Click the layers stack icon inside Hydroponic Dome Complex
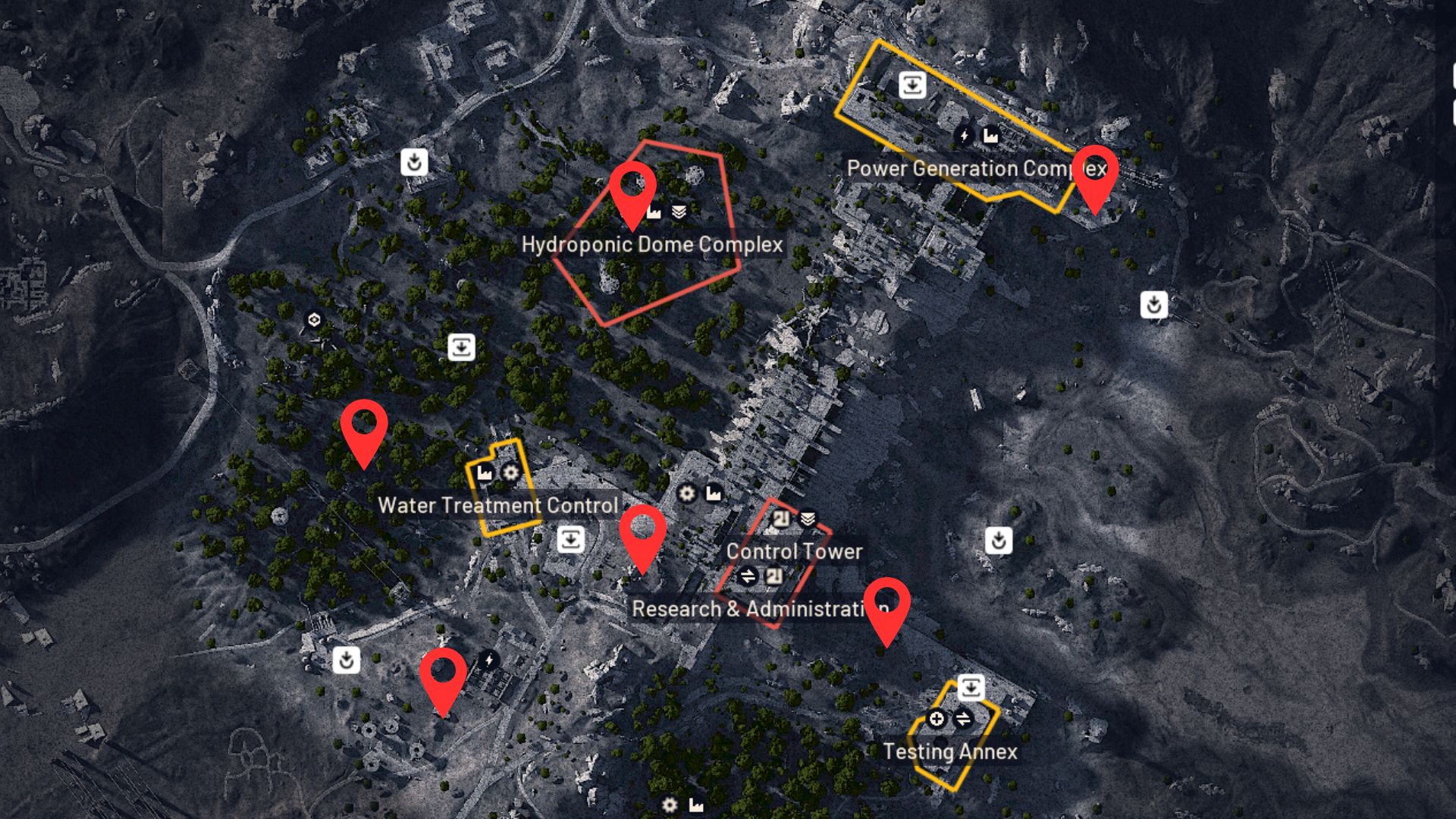 pyautogui.click(x=679, y=212)
